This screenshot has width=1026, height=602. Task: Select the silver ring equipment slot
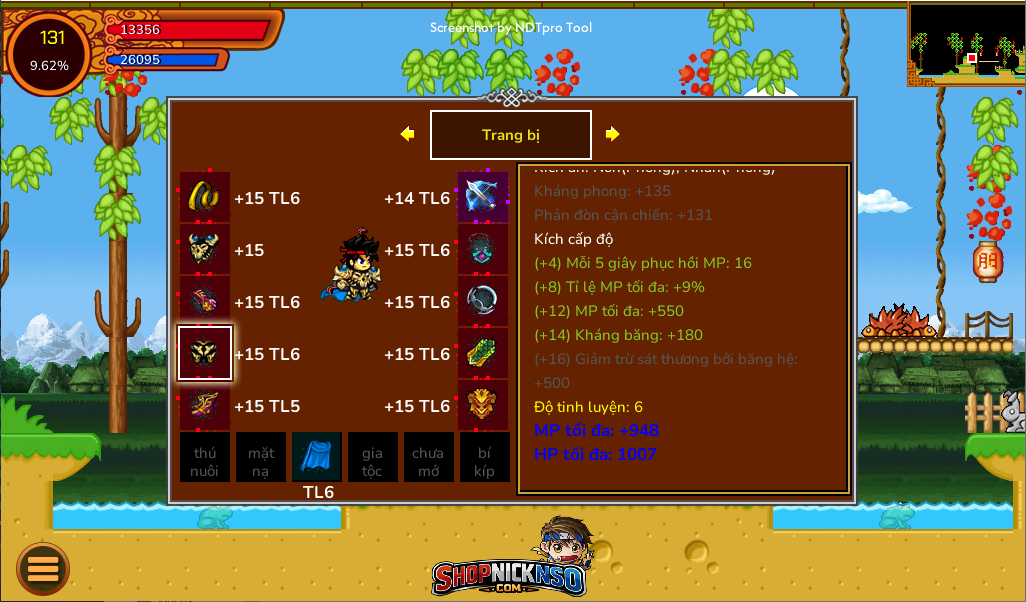pyautogui.click(x=483, y=301)
